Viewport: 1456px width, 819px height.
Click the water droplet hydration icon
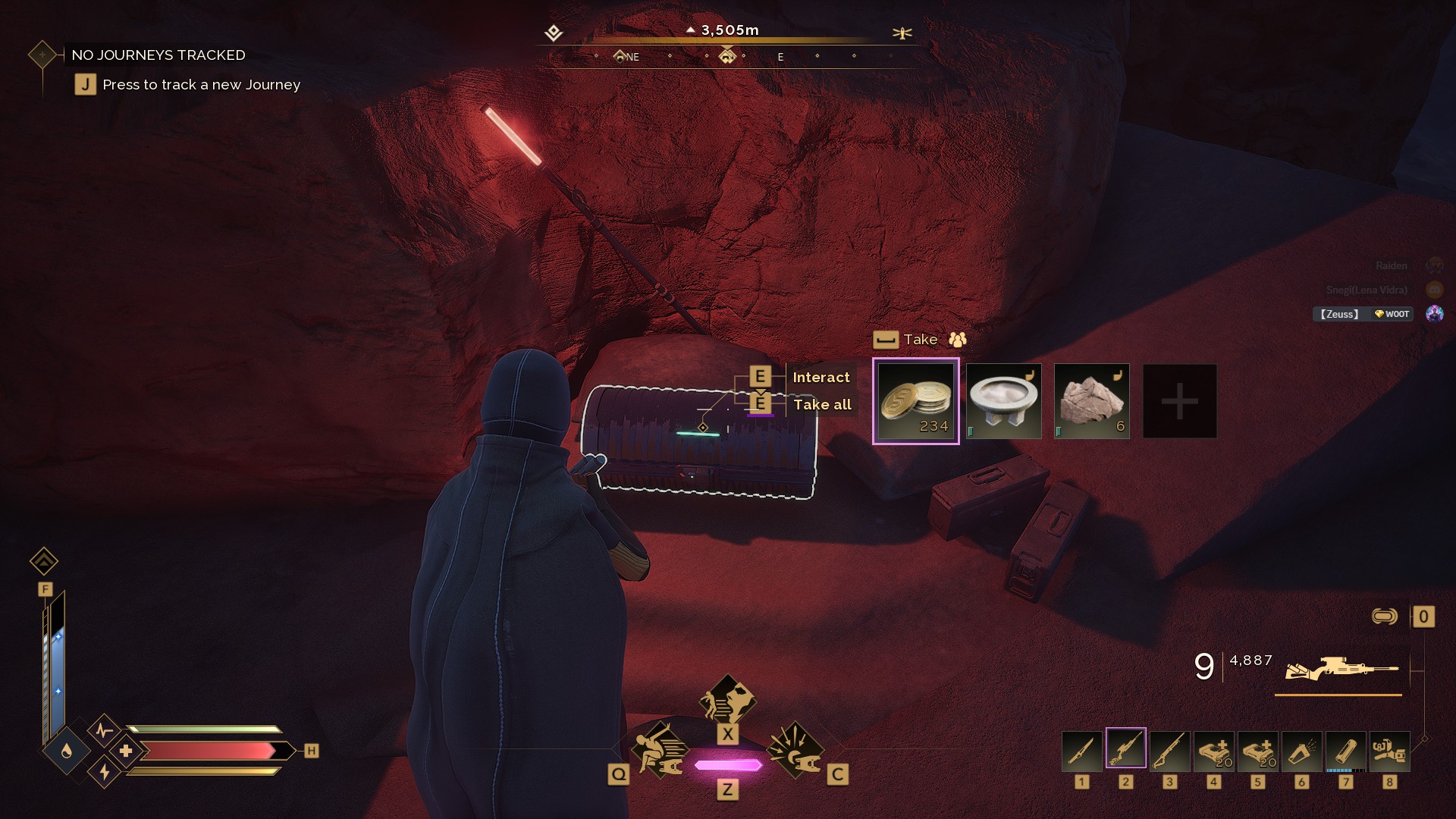[67, 751]
